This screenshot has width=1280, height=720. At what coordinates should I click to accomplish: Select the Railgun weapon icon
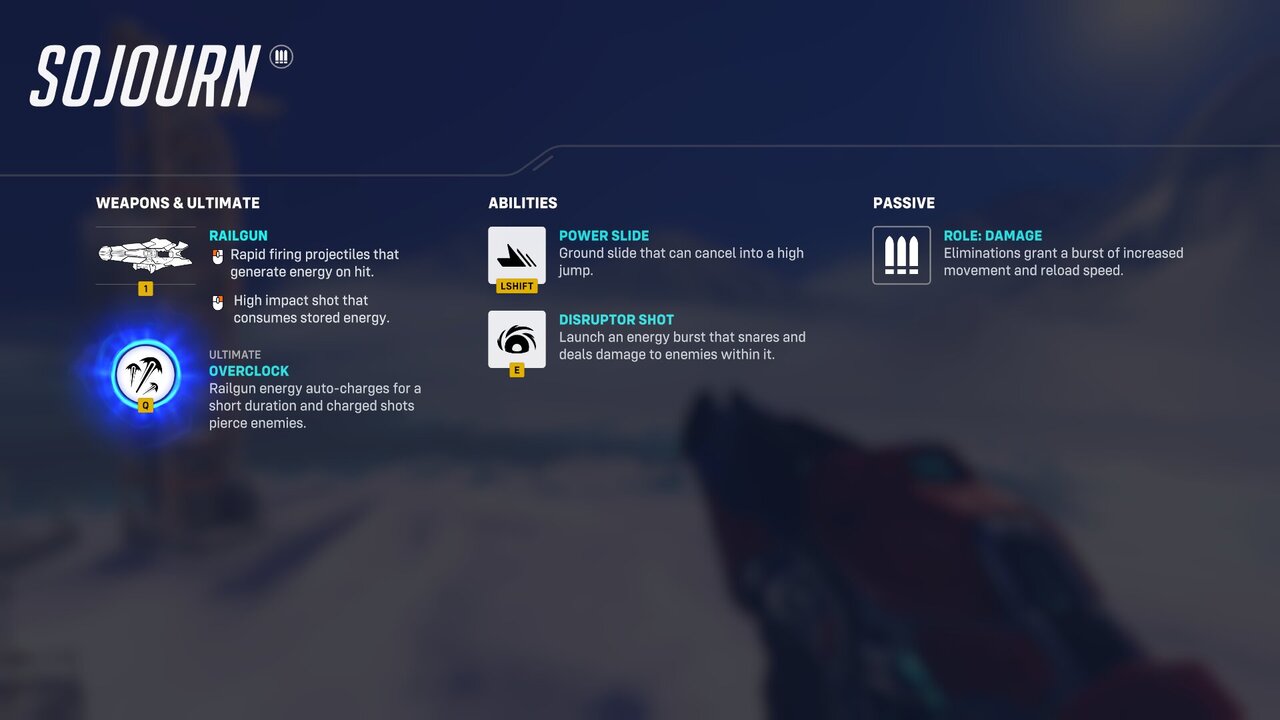coord(145,255)
